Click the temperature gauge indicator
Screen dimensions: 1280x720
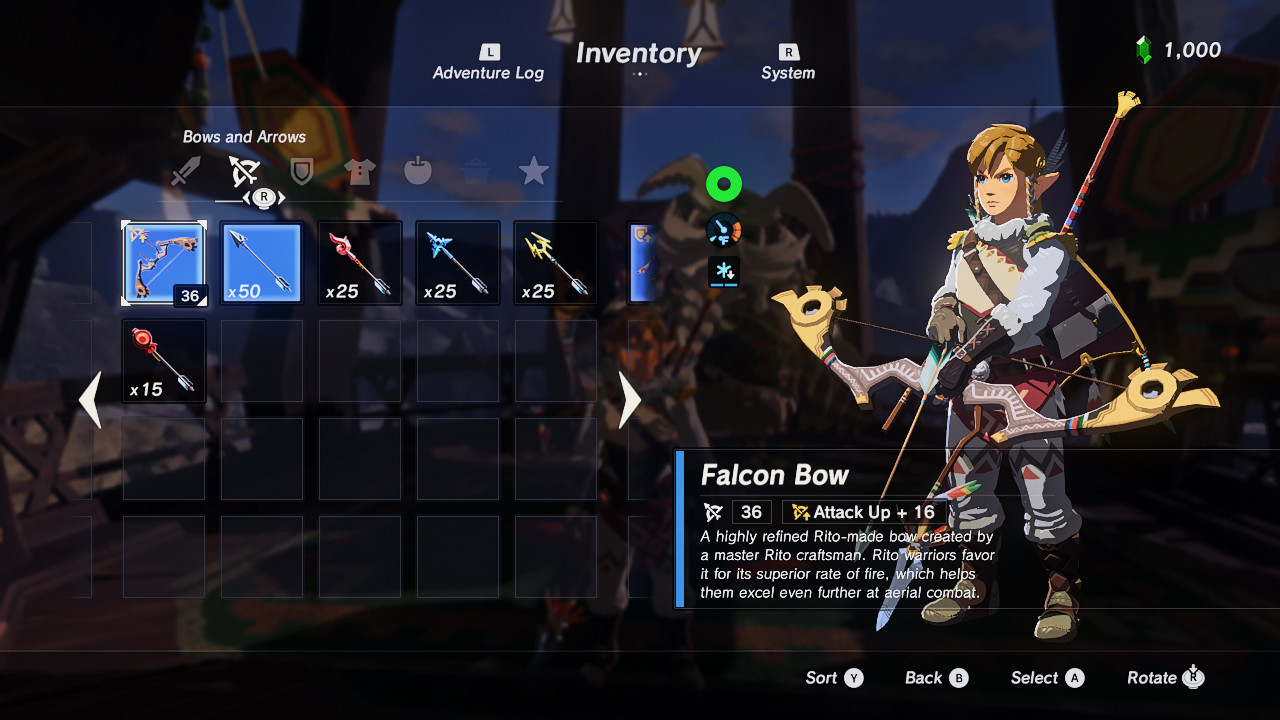(x=723, y=228)
